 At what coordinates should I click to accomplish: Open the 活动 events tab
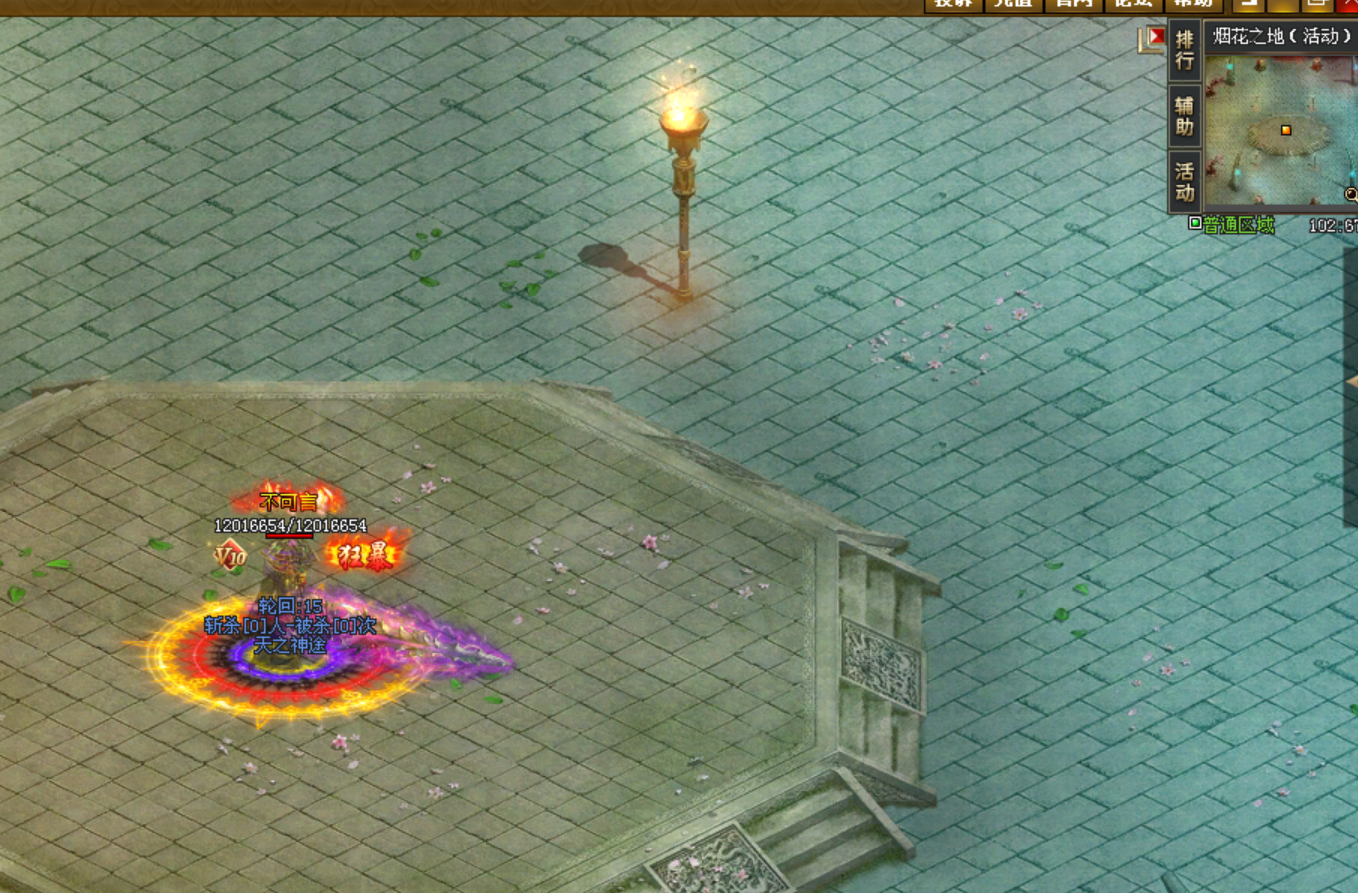1185,181
